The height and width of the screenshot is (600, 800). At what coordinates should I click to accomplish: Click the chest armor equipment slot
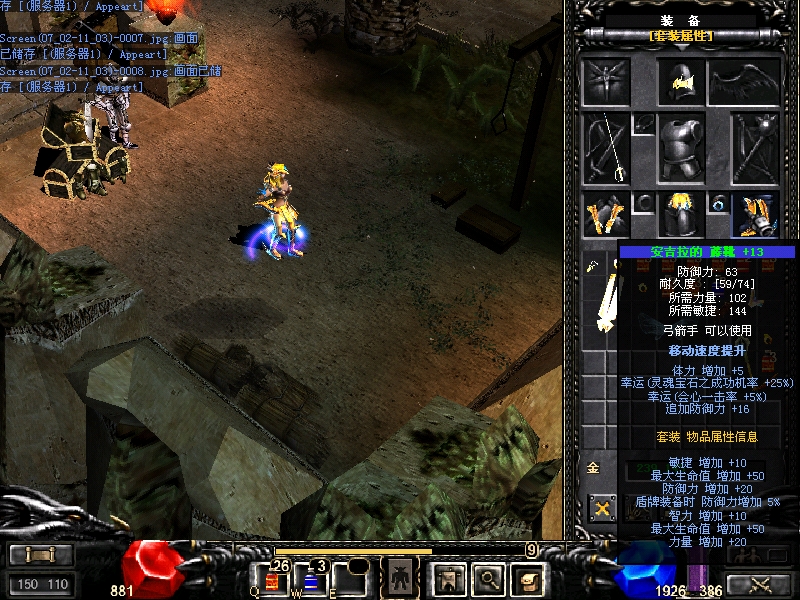(x=681, y=147)
